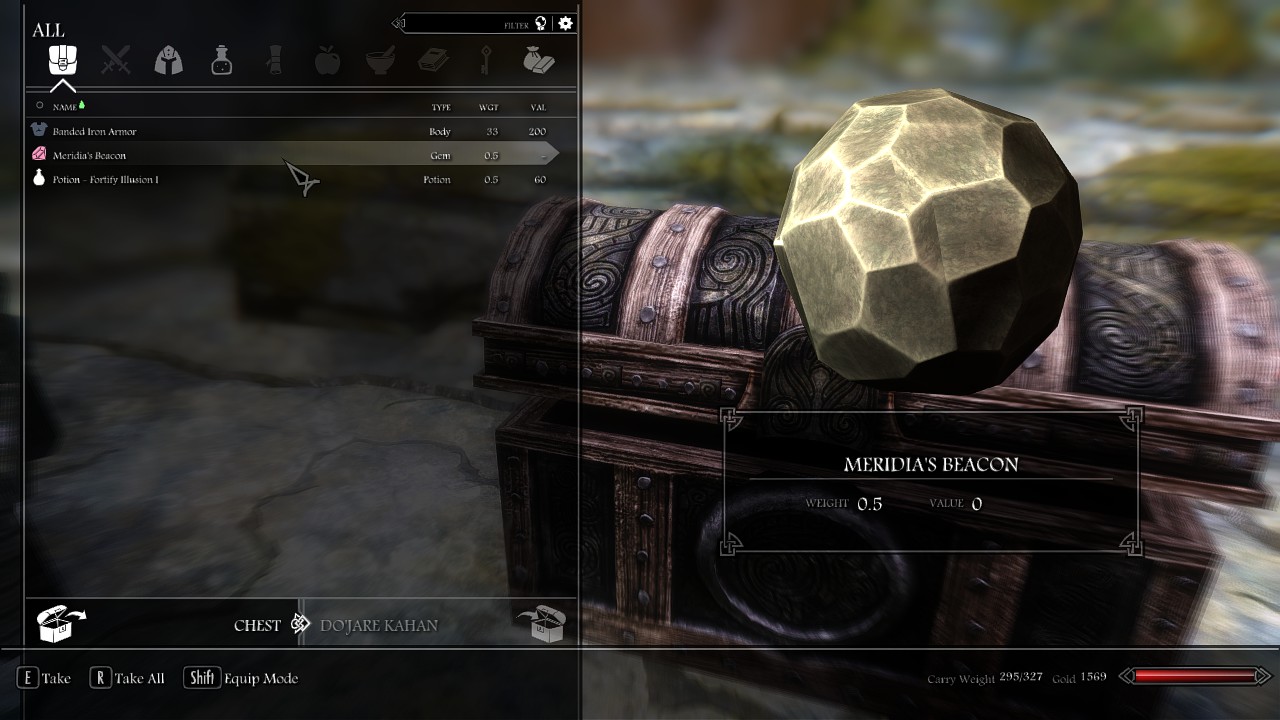The width and height of the screenshot is (1280, 720).
Task: Select the books category tab
Action: click(x=433, y=60)
